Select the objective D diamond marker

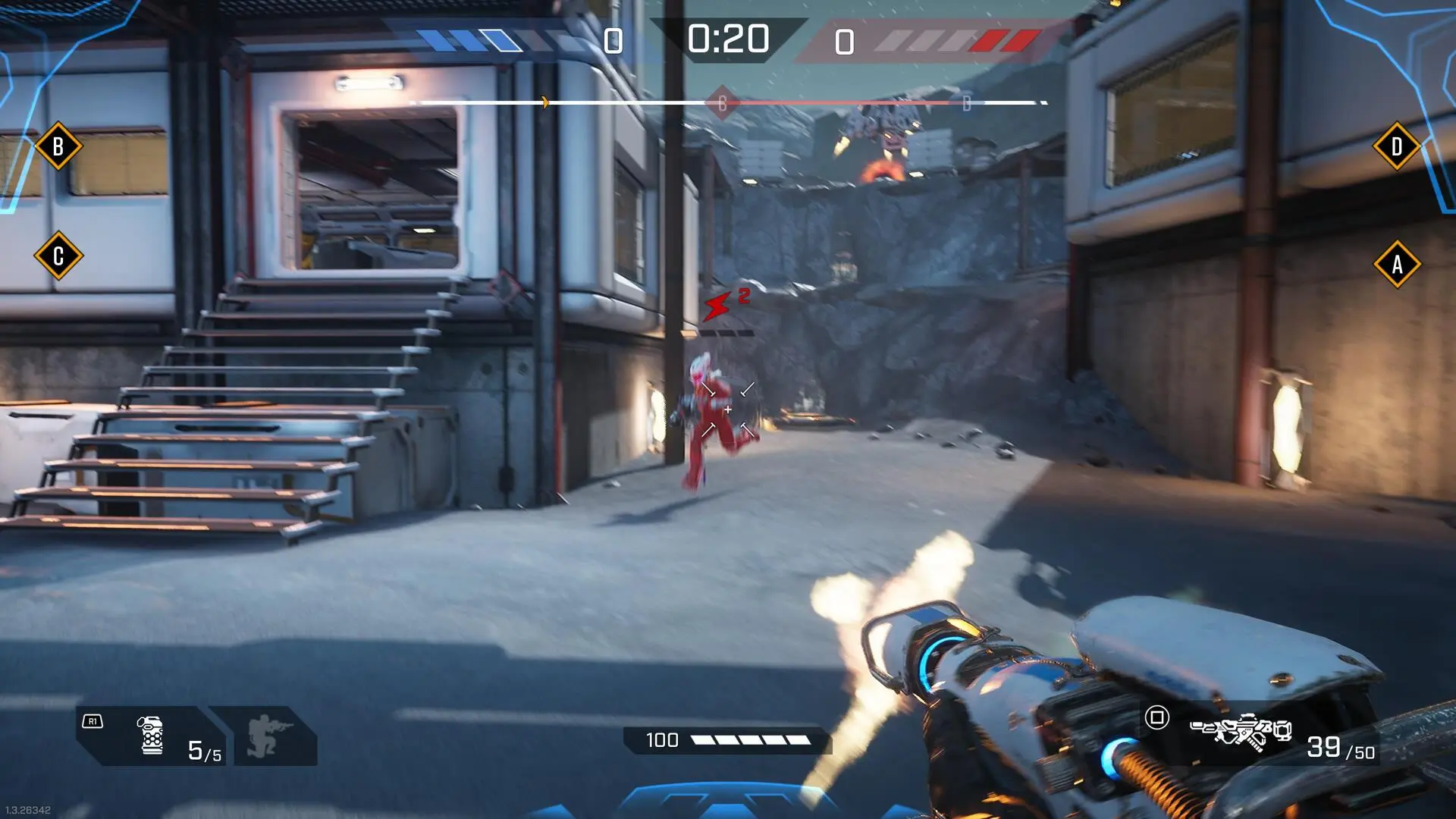(1397, 146)
